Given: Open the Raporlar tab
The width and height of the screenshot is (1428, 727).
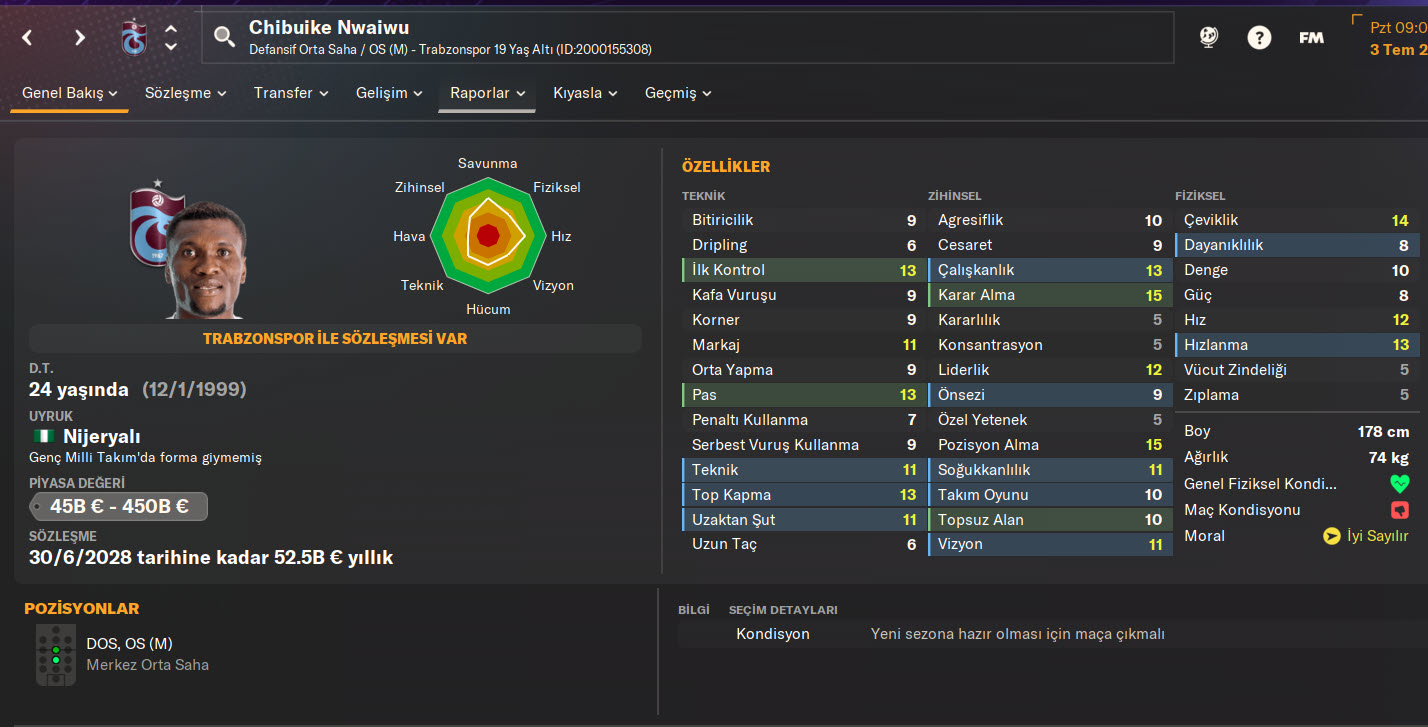Looking at the screenshot, I should tap(487, 93).
